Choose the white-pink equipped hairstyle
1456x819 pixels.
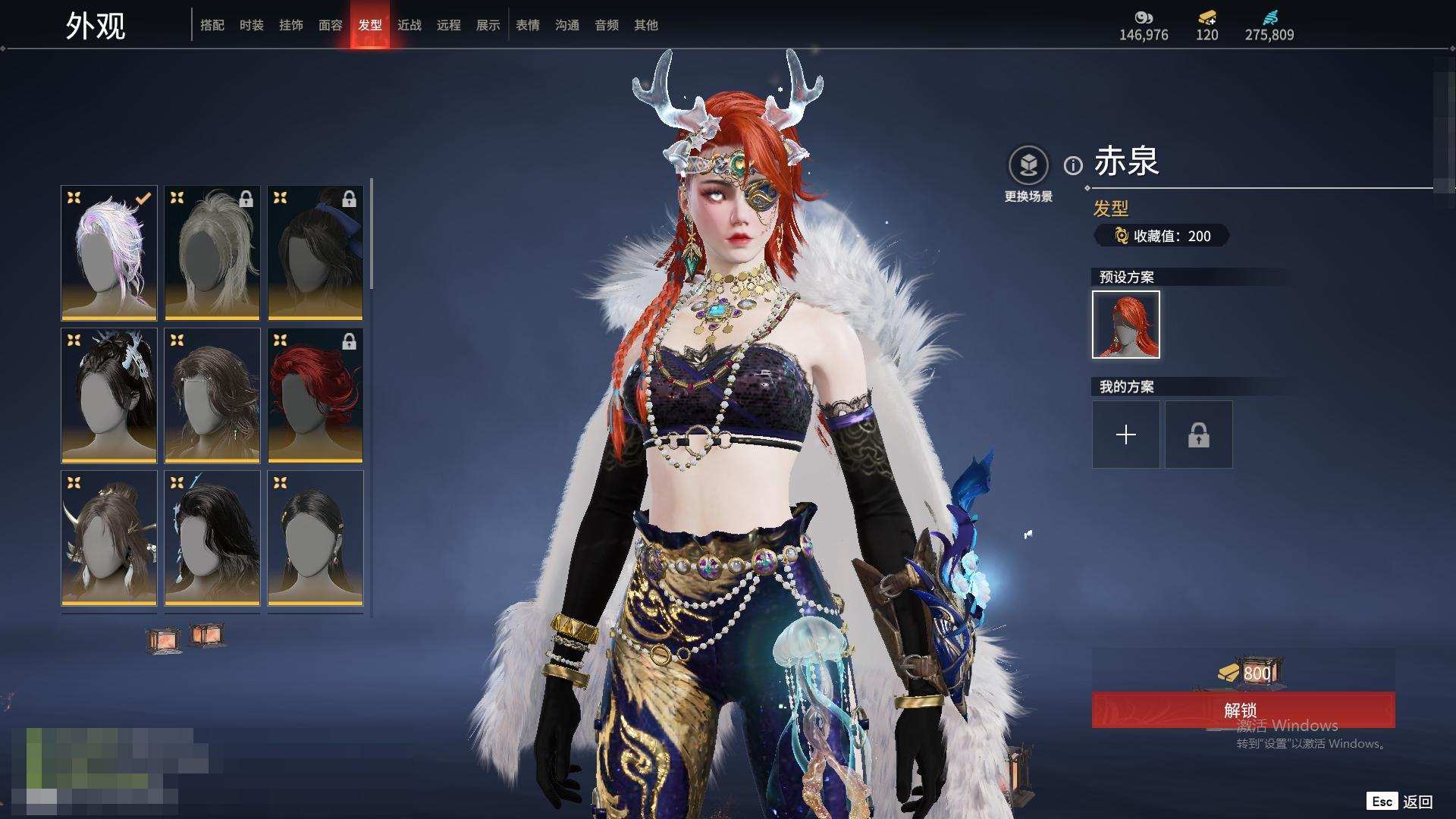pos(109,253)
